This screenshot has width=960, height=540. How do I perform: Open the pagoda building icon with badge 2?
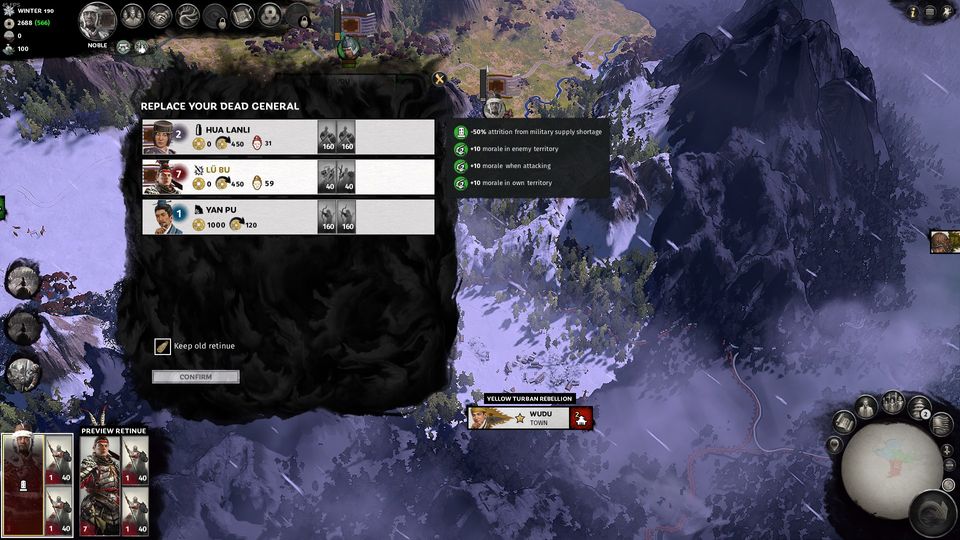918,407
